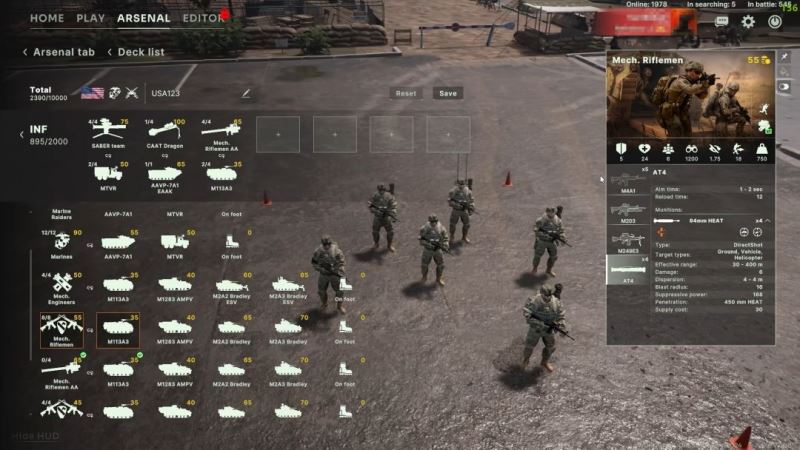View the M249E3 weapon details

(x=628, y=240)
